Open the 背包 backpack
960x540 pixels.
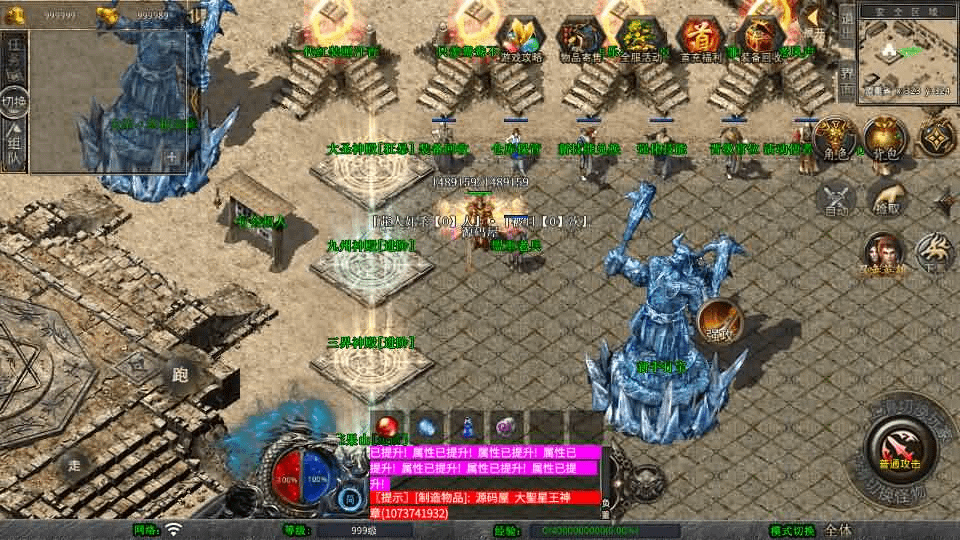(x=885, y=139)
